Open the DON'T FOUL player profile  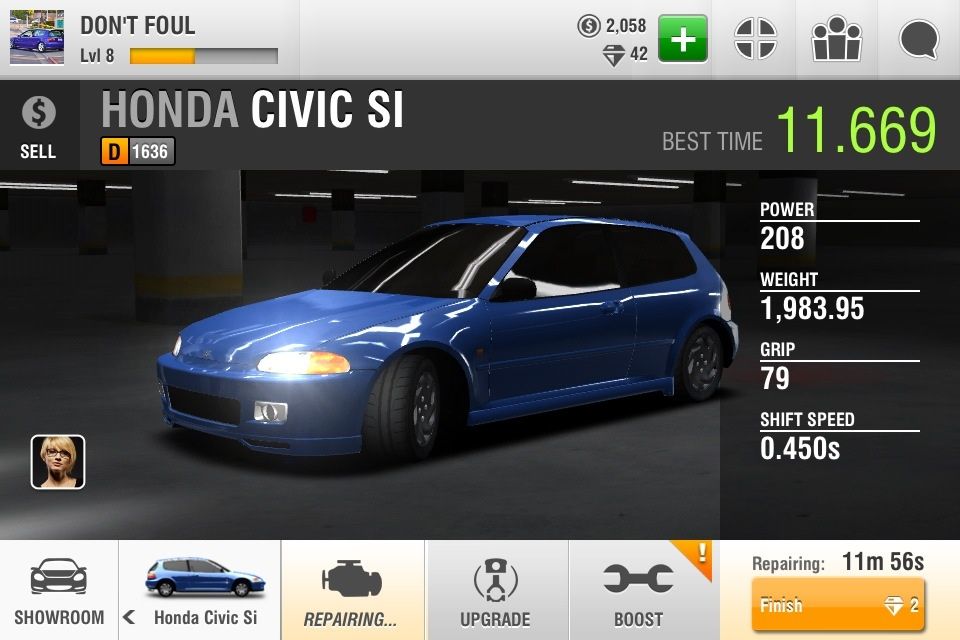pyautogui.click(x=140, y=40)
